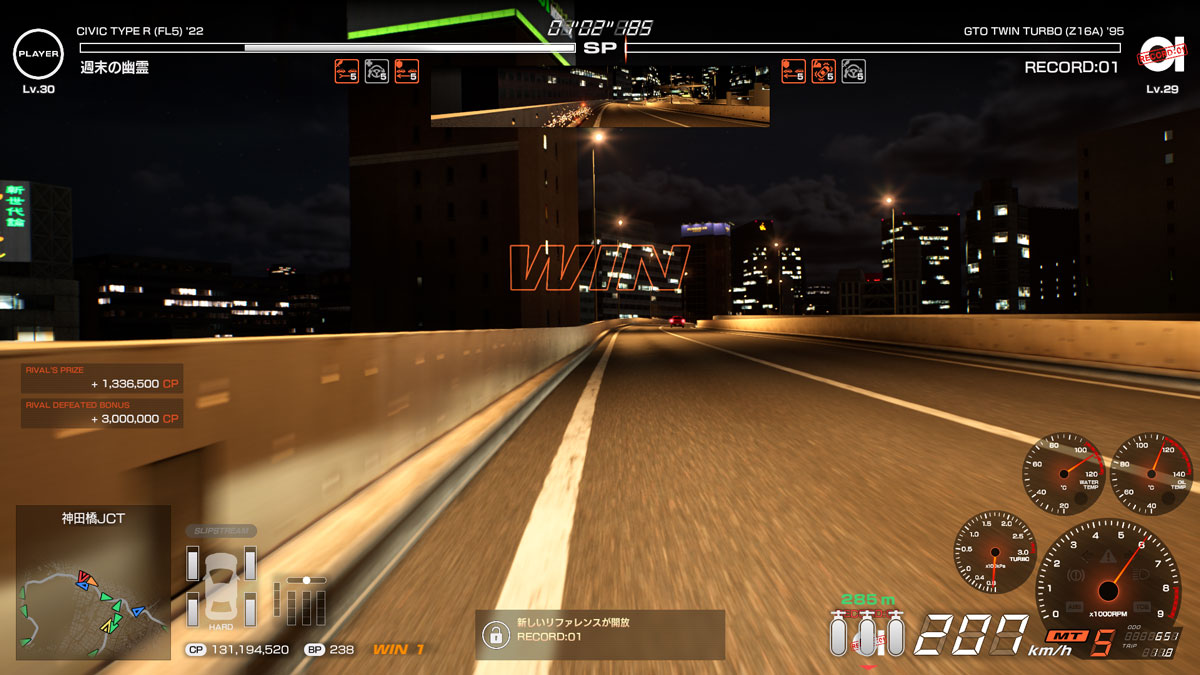The width and height of the screenshot is (1200, 675).
Task: Click the WATER TEMP gauge
Action: pos(1063,474)
